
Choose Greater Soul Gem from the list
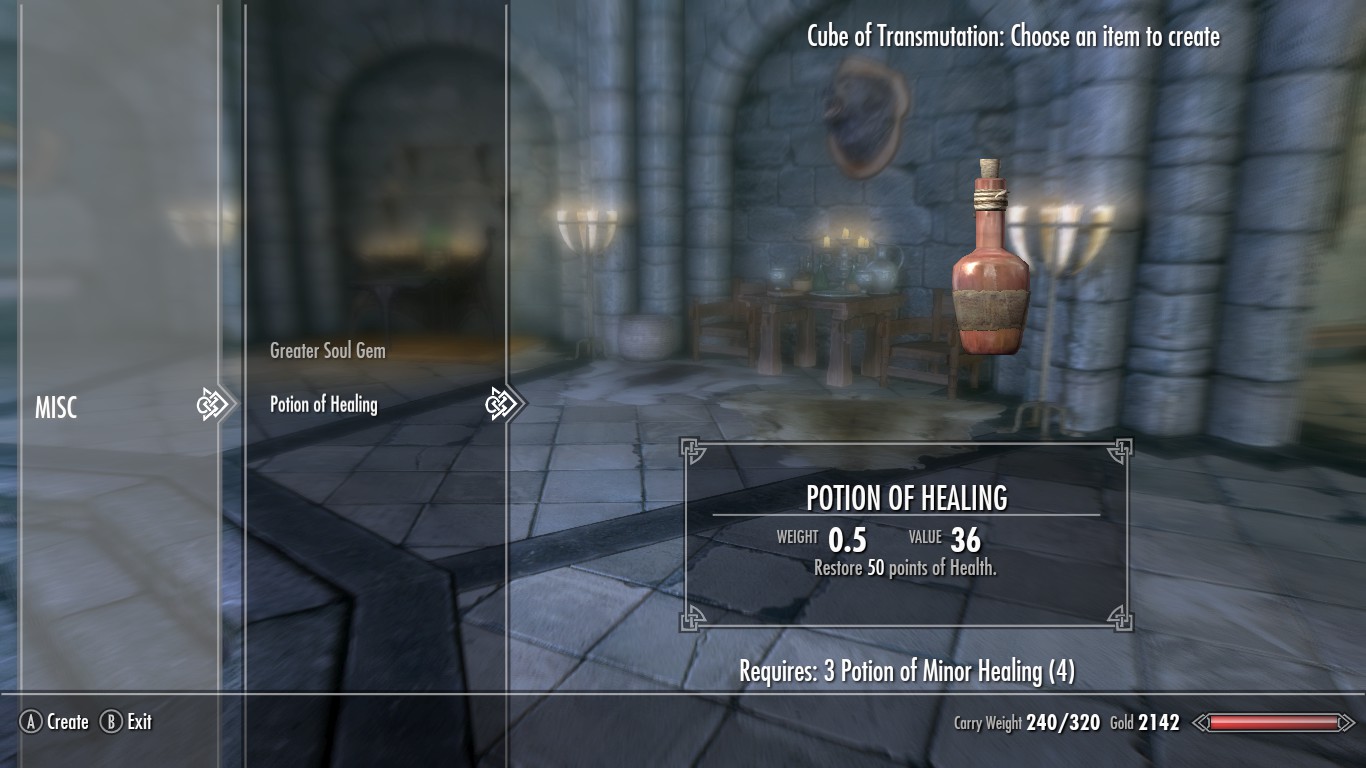coord(327,351)
